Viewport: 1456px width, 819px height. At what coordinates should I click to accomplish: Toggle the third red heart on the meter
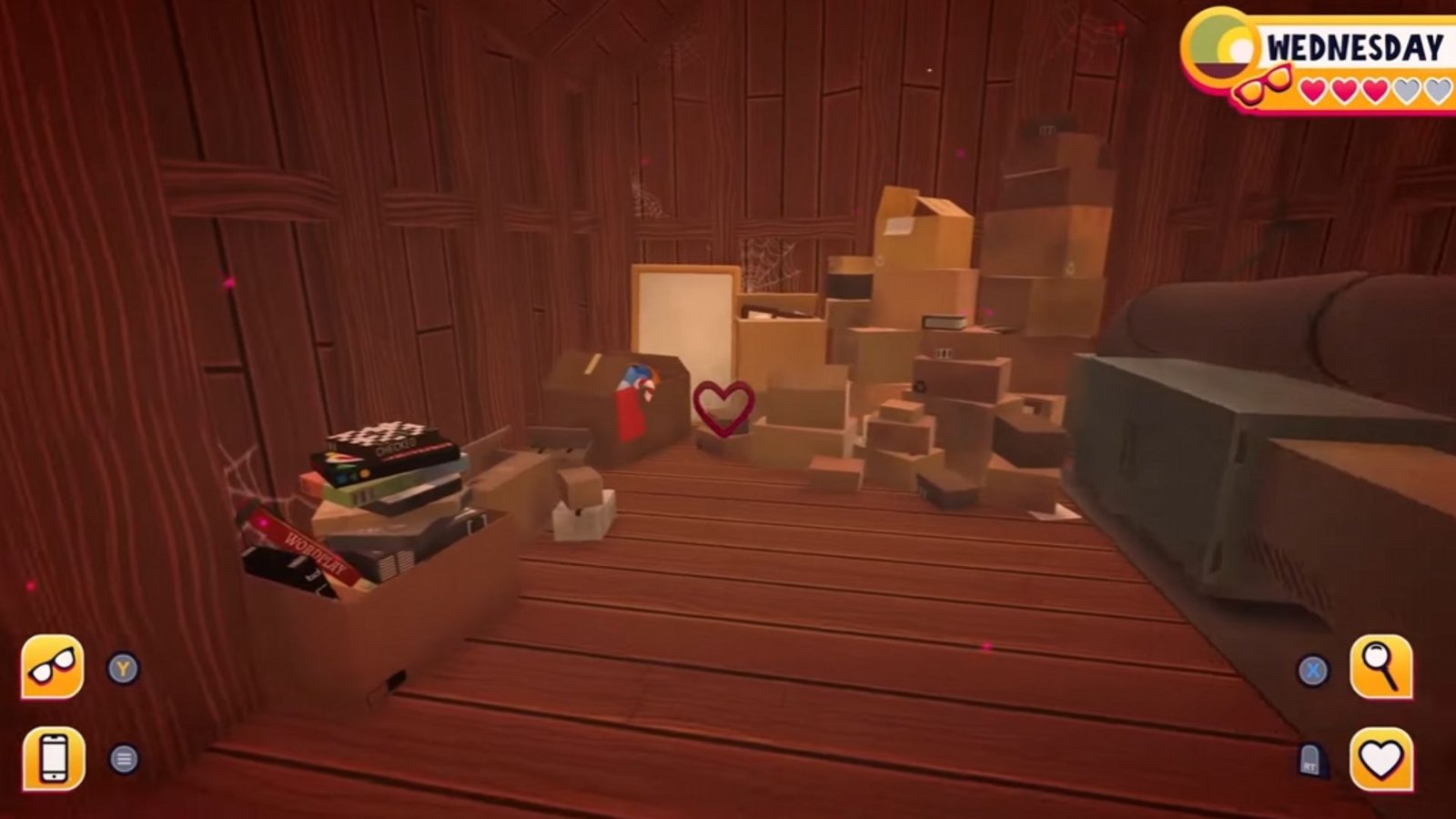click(1374, 91)
